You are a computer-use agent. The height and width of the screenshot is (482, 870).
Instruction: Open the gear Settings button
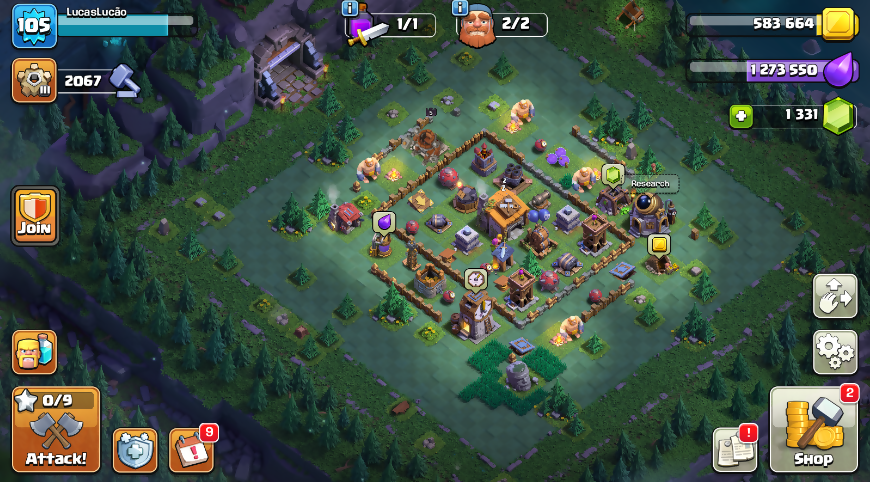click(834, 352)
